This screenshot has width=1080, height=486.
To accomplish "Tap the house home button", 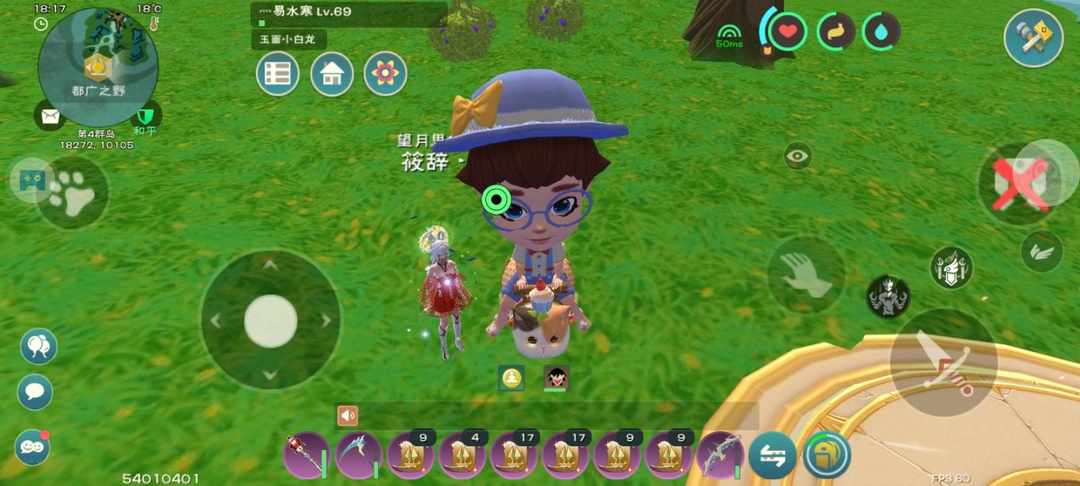I will point(332,73).
